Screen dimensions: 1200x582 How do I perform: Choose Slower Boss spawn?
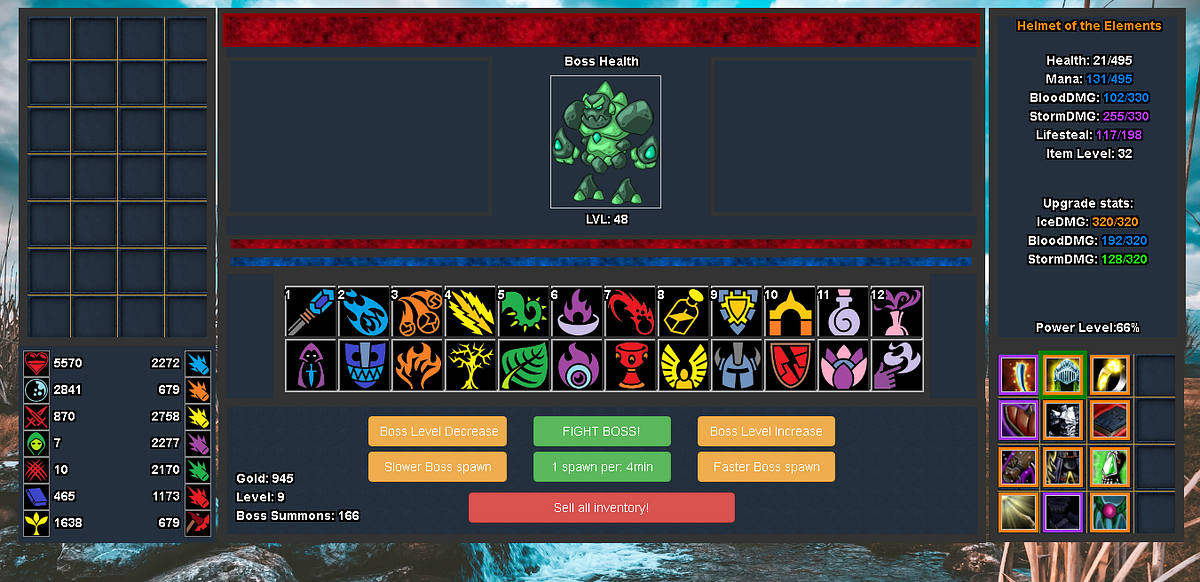[438, 466]
